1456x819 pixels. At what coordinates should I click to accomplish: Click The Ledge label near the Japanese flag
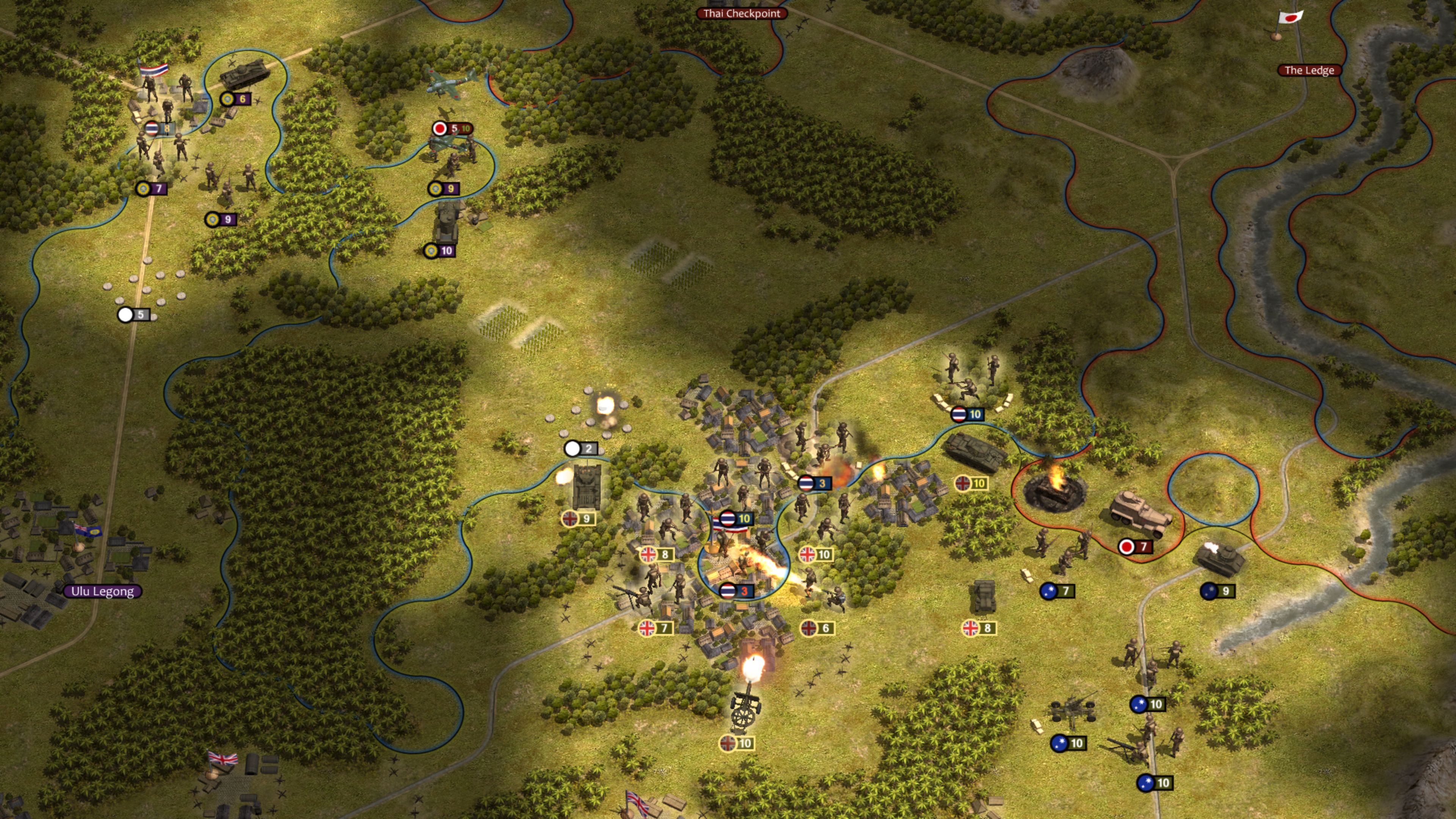[1310, 70]
